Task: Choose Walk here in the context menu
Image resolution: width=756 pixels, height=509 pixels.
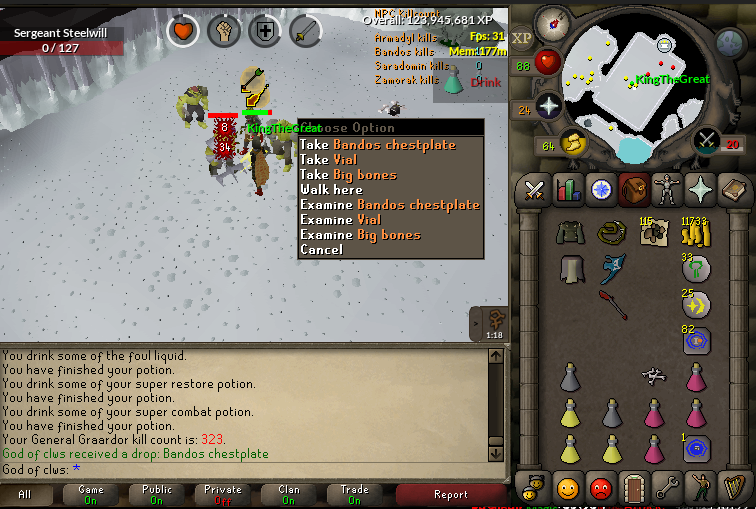Action: pos(331,190)
